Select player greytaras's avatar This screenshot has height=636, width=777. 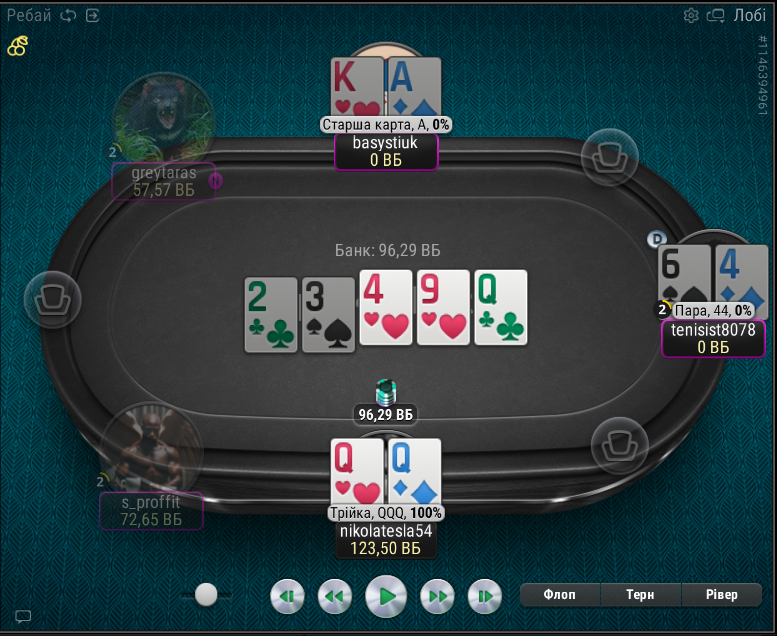click(163, 118)
